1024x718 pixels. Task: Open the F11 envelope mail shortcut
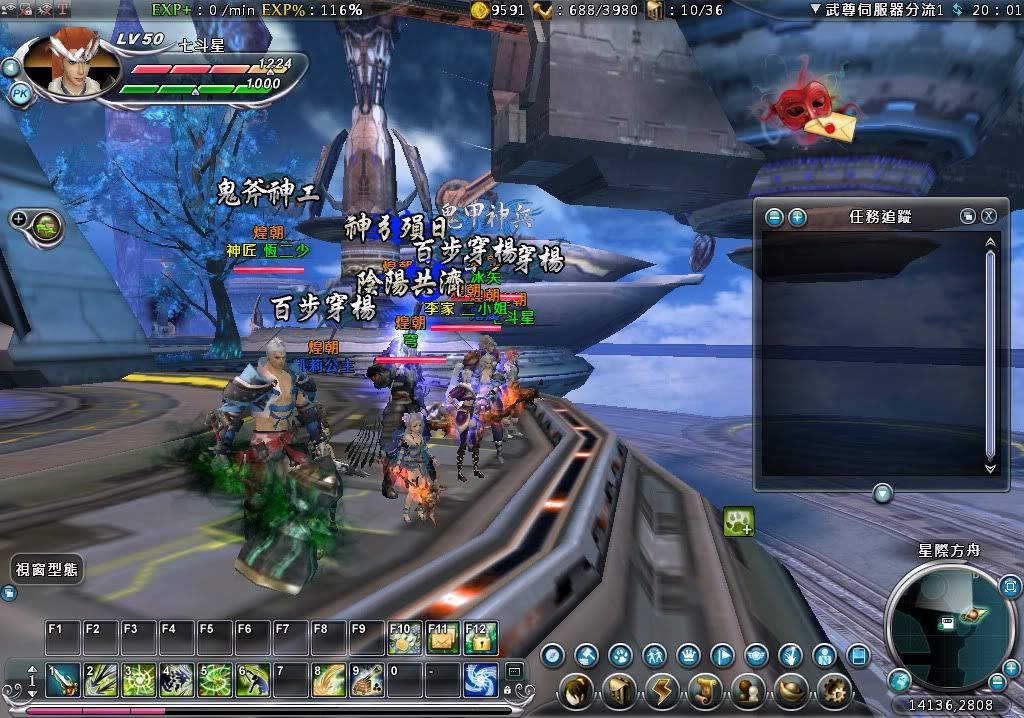[x=442, y=638]
